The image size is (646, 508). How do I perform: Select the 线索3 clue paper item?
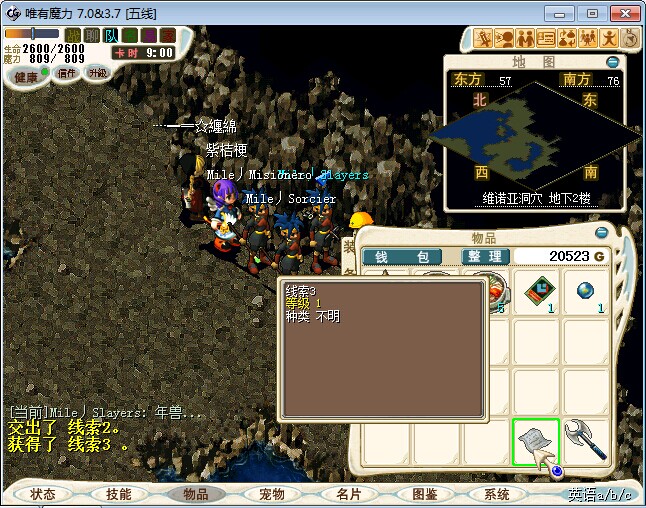click(x=535, y=442)
